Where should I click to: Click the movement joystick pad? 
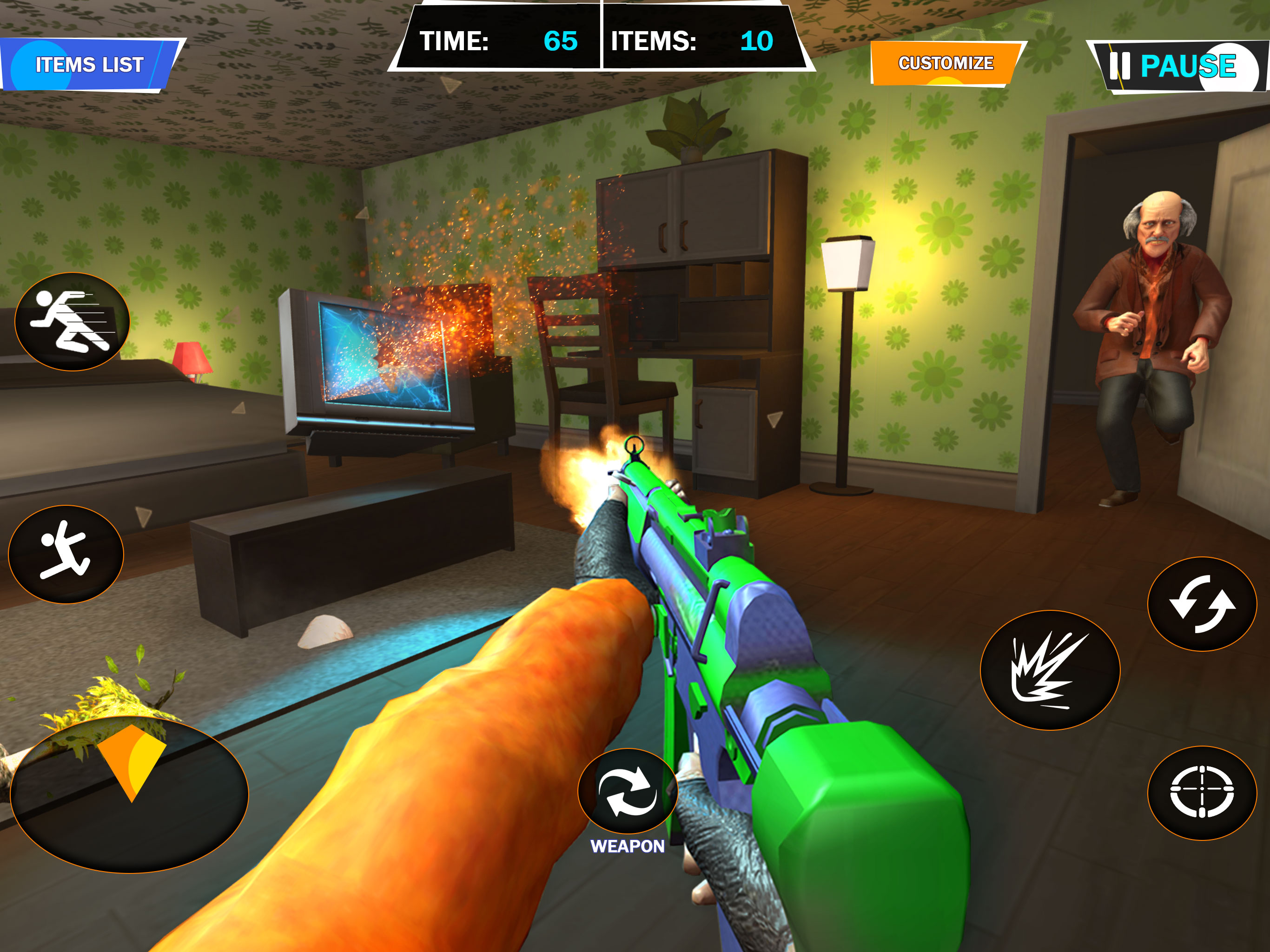[x=130, y=795]
